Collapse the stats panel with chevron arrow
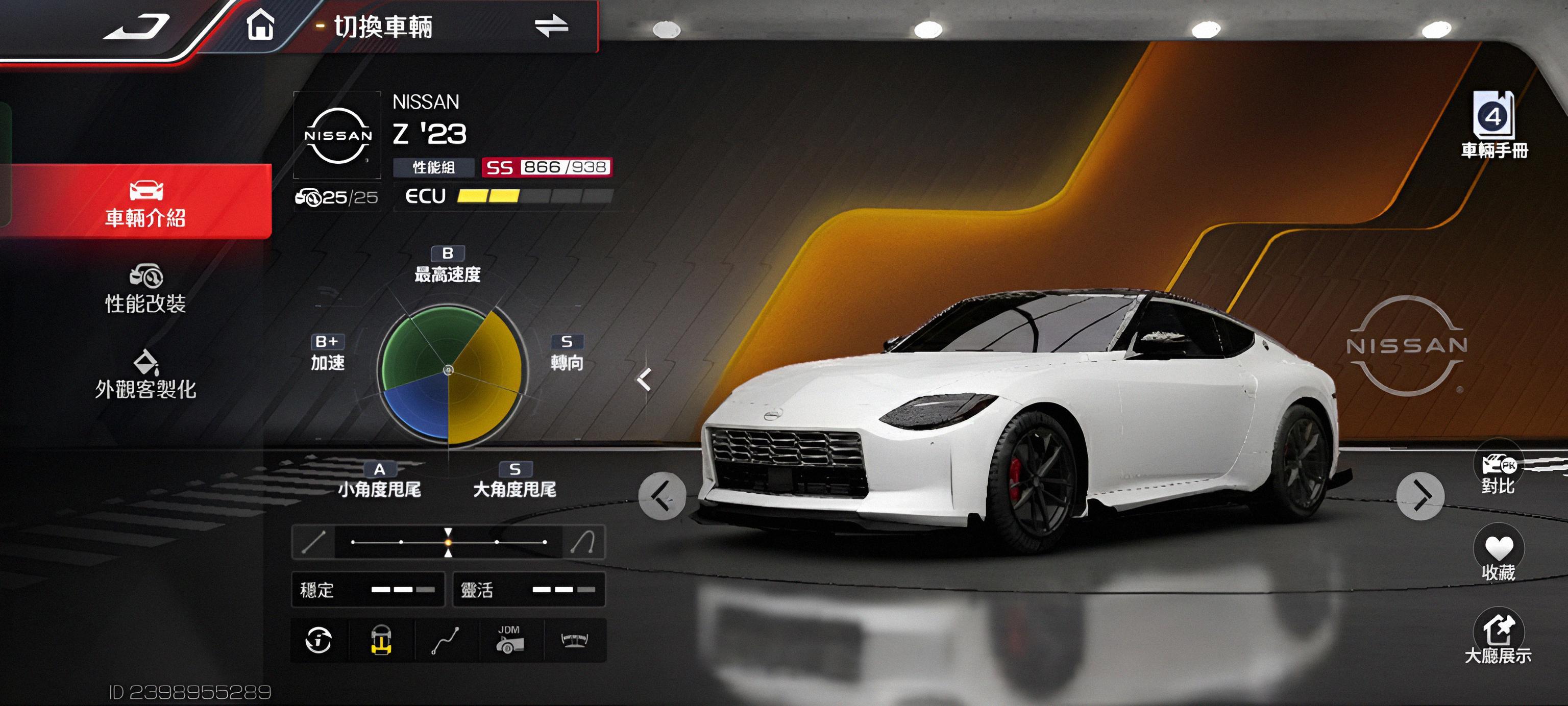The width and height of the screenshot is (1568, 706). click(644, 380)
